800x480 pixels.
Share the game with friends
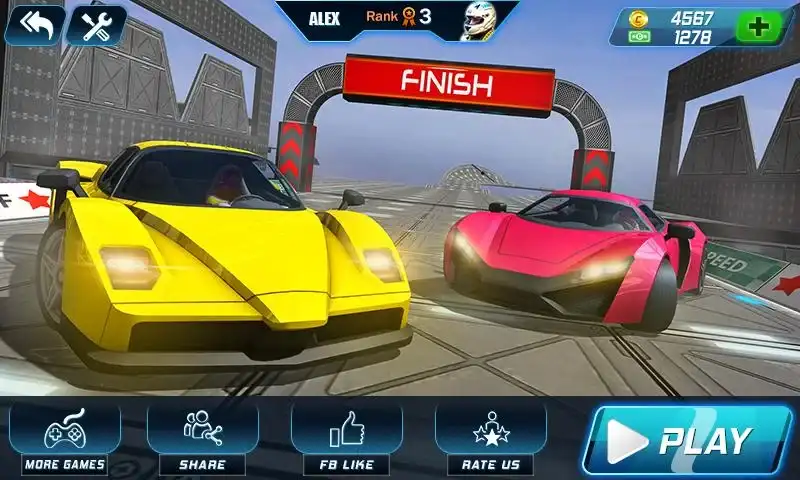[x=202, y=437]
